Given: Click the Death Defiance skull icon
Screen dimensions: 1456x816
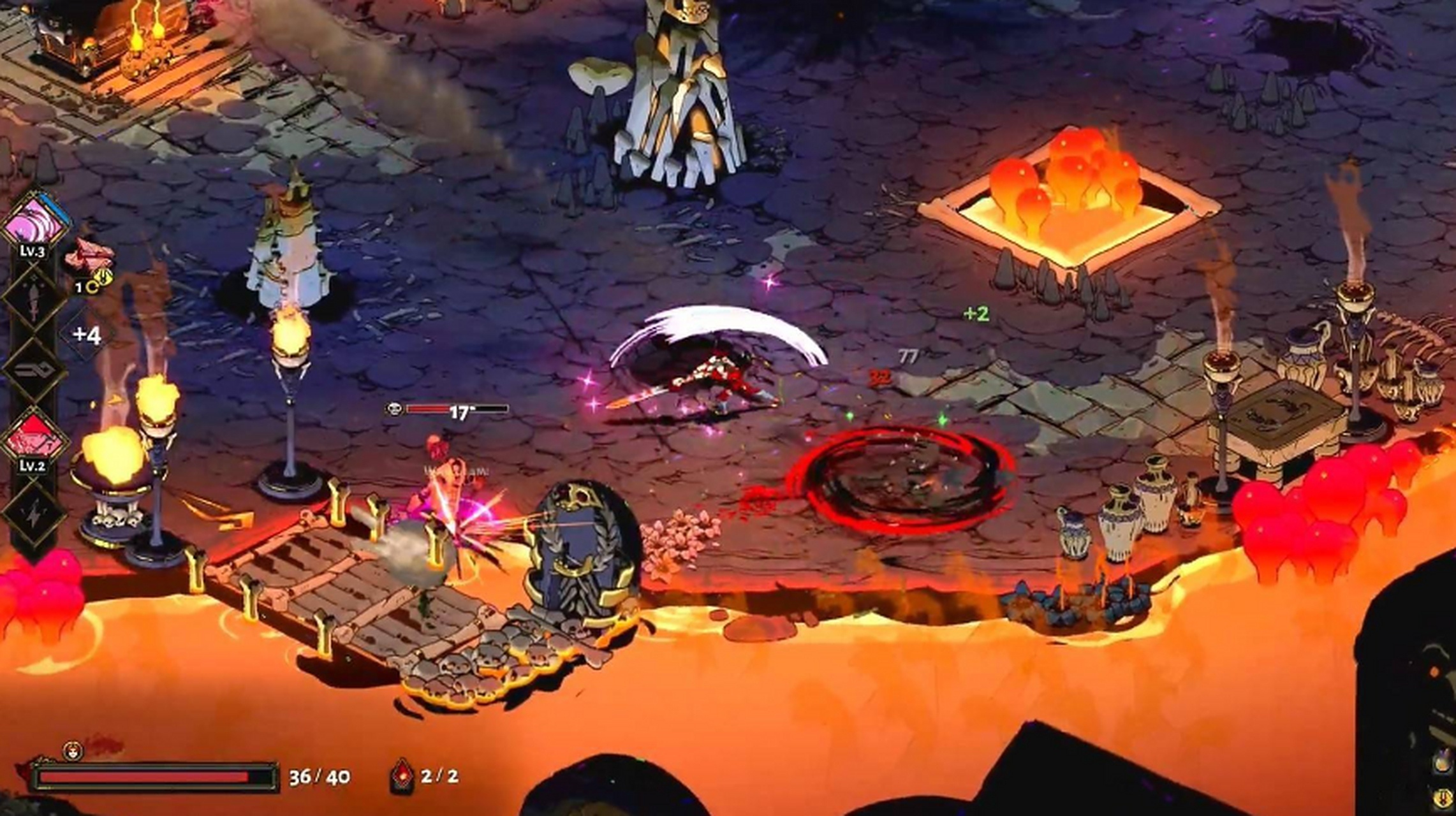Looking at the screenshot, I should (73, 751).
